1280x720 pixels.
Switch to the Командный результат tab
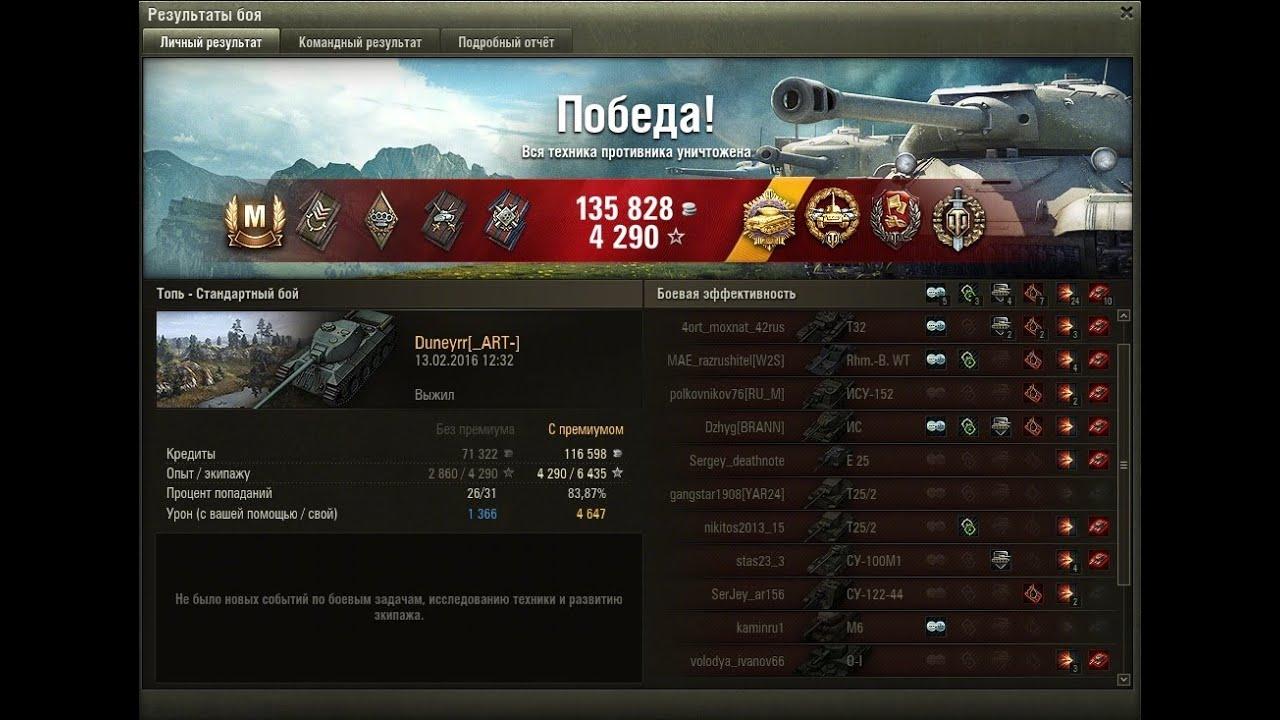360,42
